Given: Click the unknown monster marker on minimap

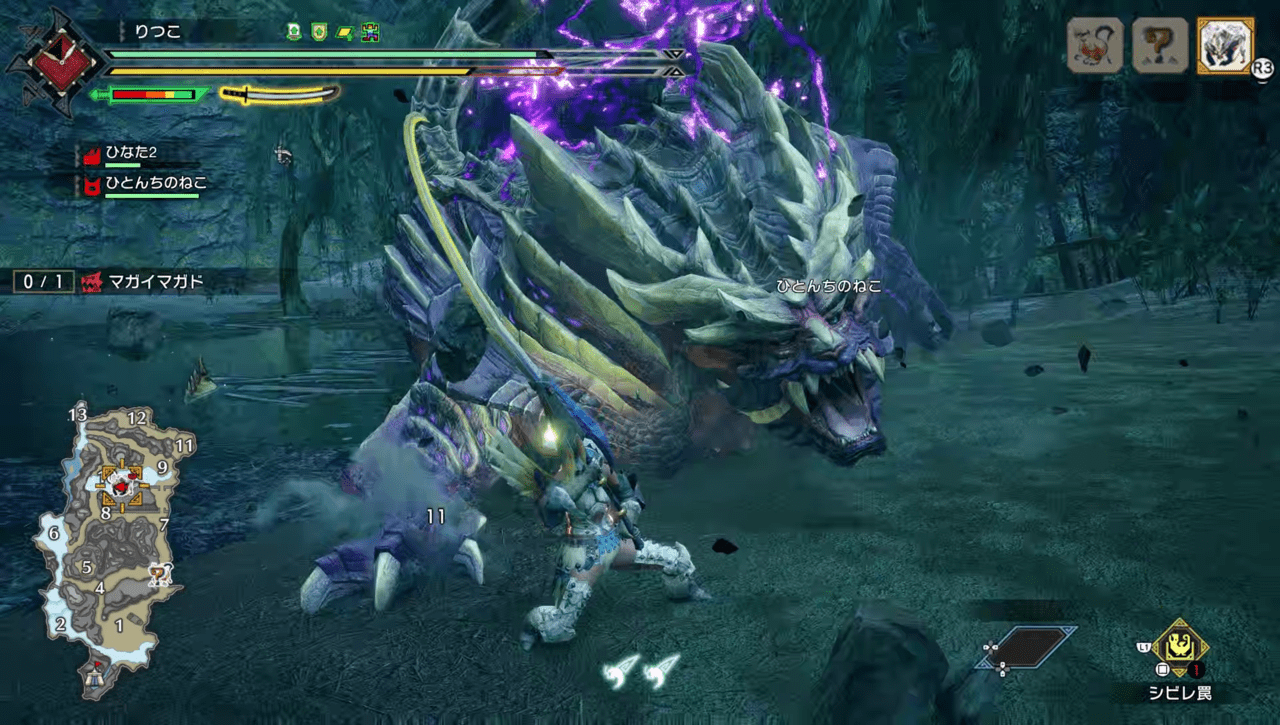Looking at the screenshot, I should [159, 574].
